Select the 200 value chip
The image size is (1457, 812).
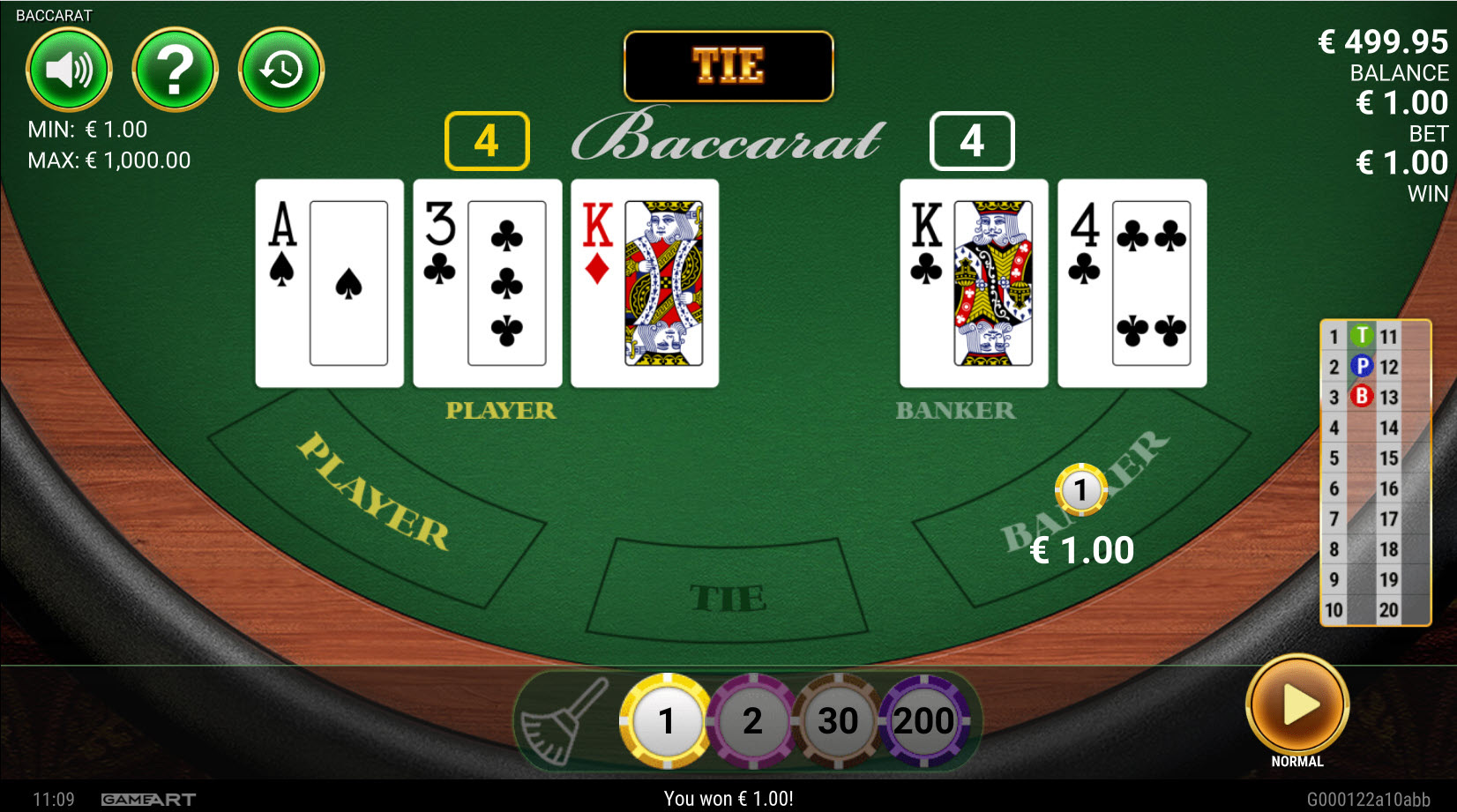click(923, 720)
